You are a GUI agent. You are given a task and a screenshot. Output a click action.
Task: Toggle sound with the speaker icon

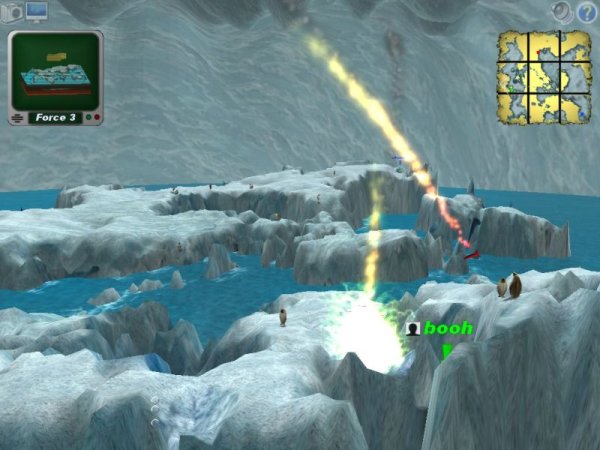(x=563, y=11)
